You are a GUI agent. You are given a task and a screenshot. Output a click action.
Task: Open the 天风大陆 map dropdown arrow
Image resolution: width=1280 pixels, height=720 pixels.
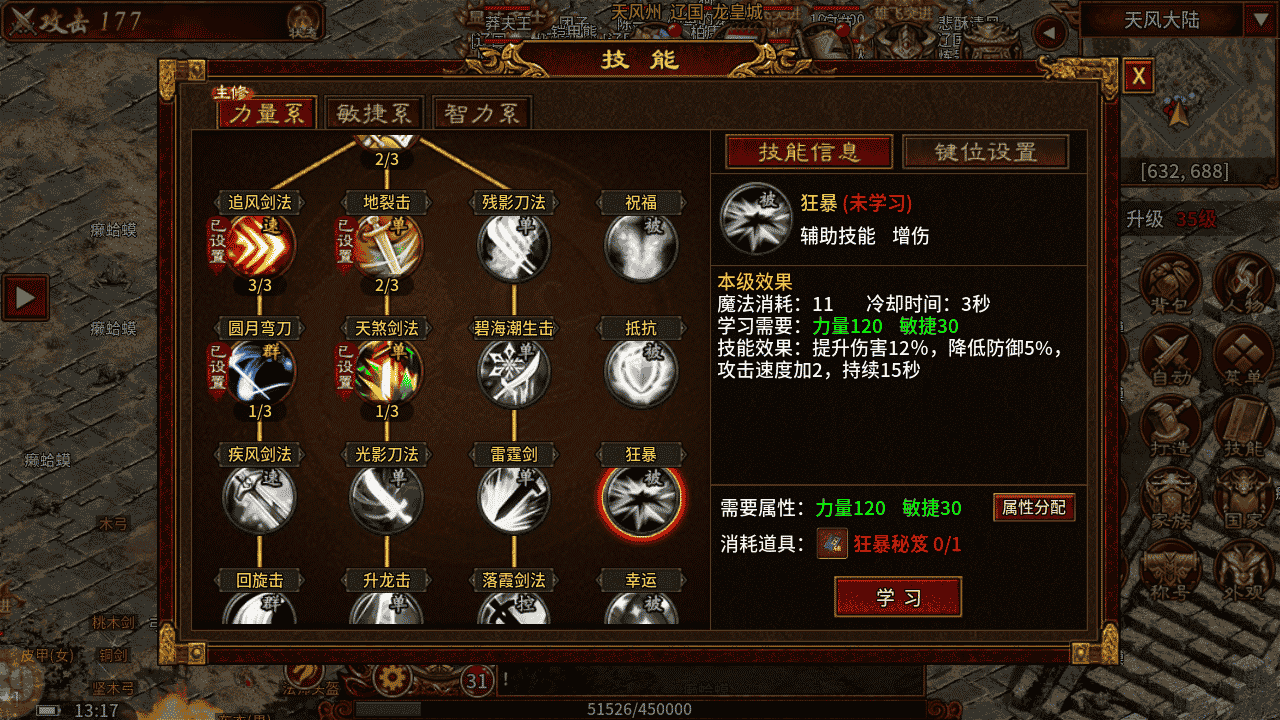[x=1256, y=20]
